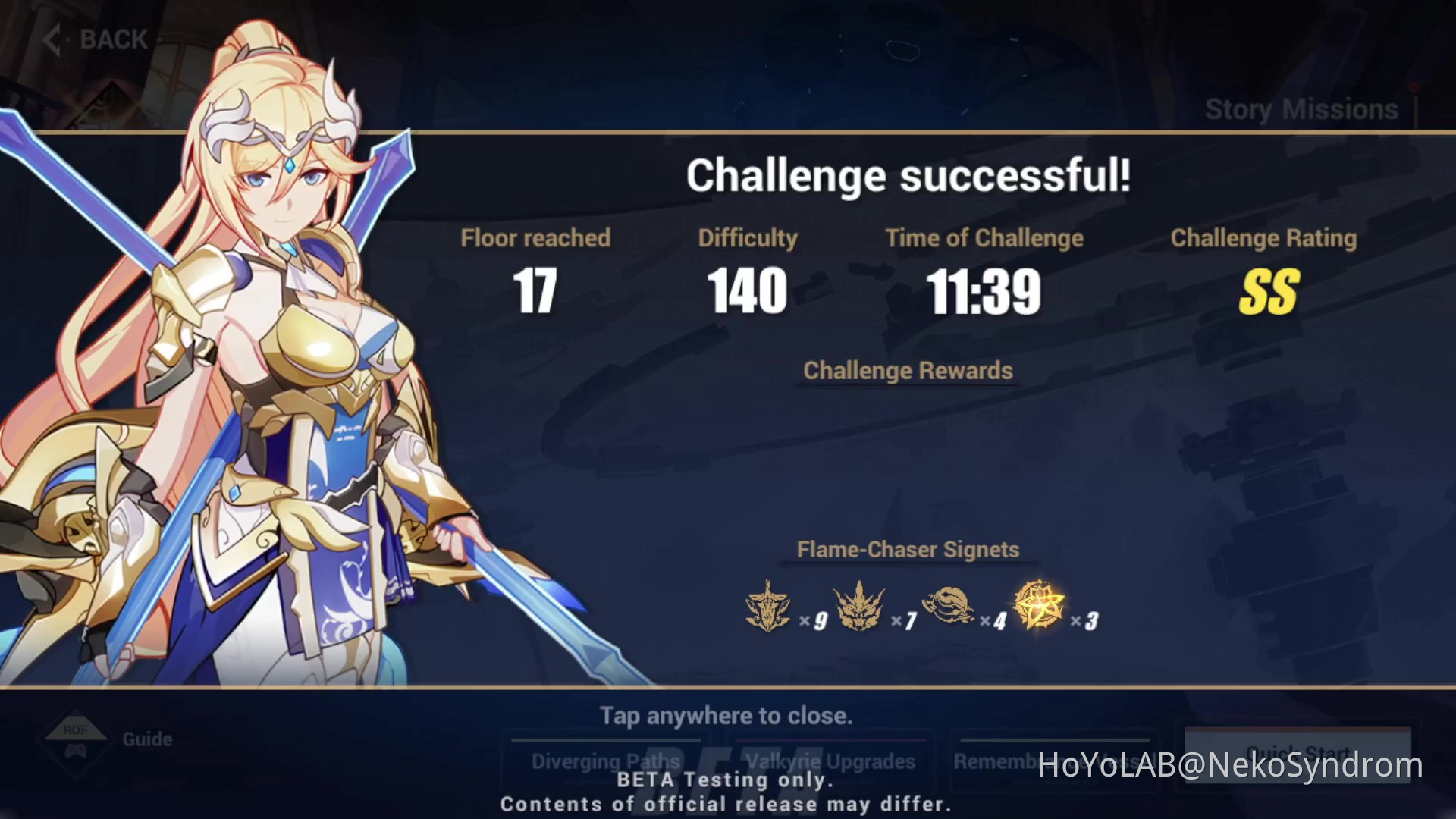Screen dimensions: 1456x819
Task: Switch to the Valkyrie Upgrades tab
Action: pos(829,761)
